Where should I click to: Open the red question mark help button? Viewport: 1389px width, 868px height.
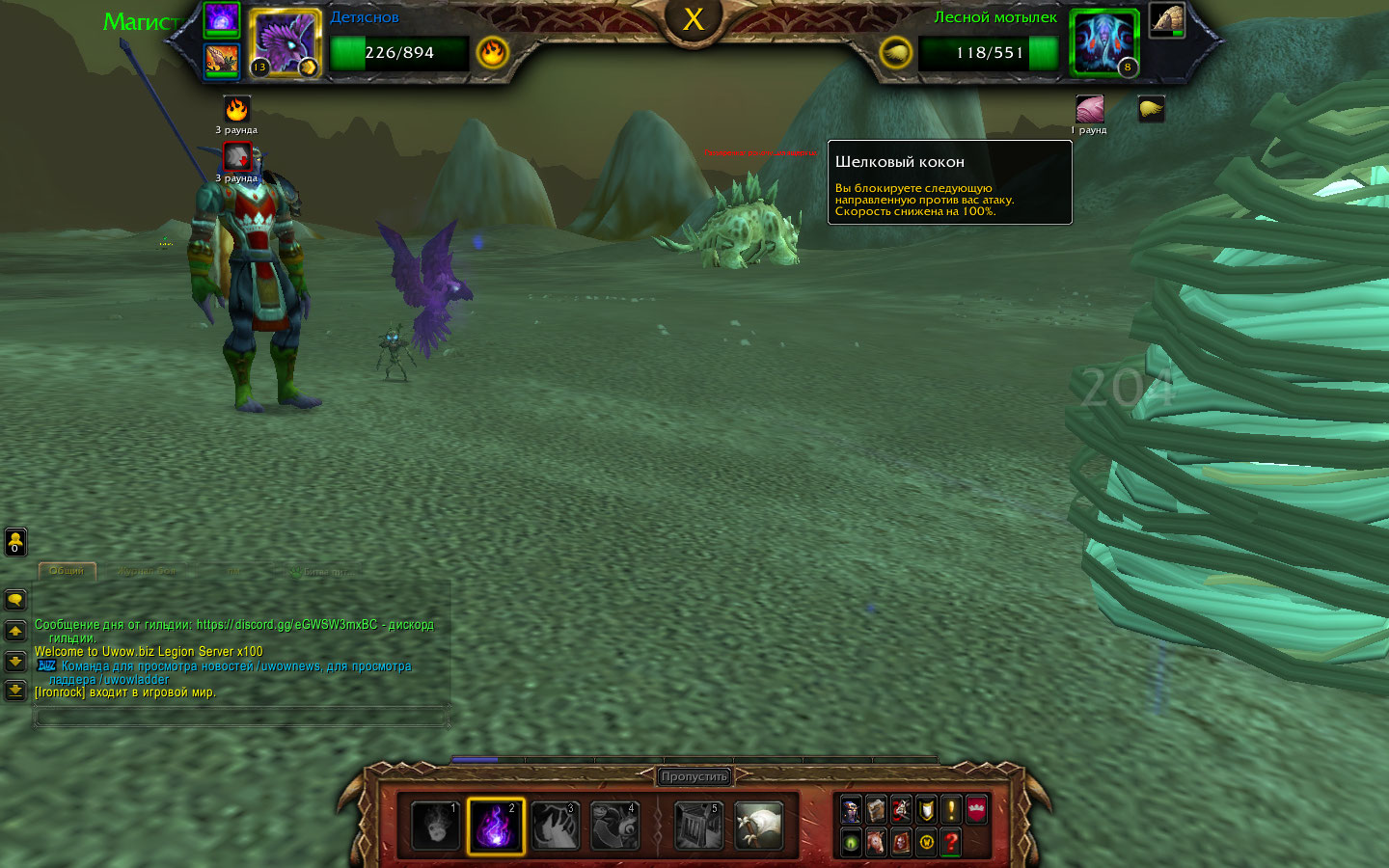pos(951,842)
